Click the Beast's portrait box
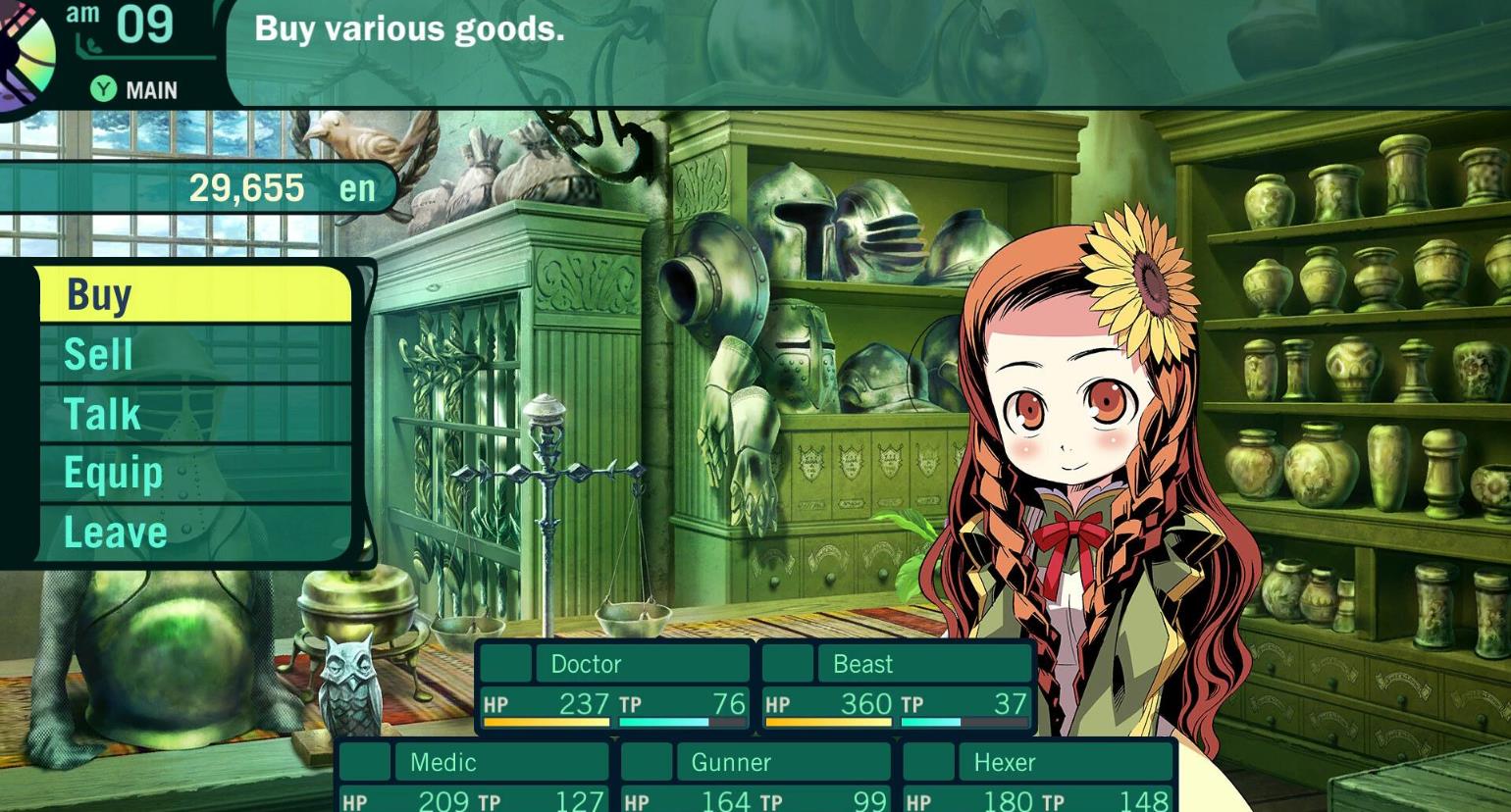 click(x=788, y=664)
